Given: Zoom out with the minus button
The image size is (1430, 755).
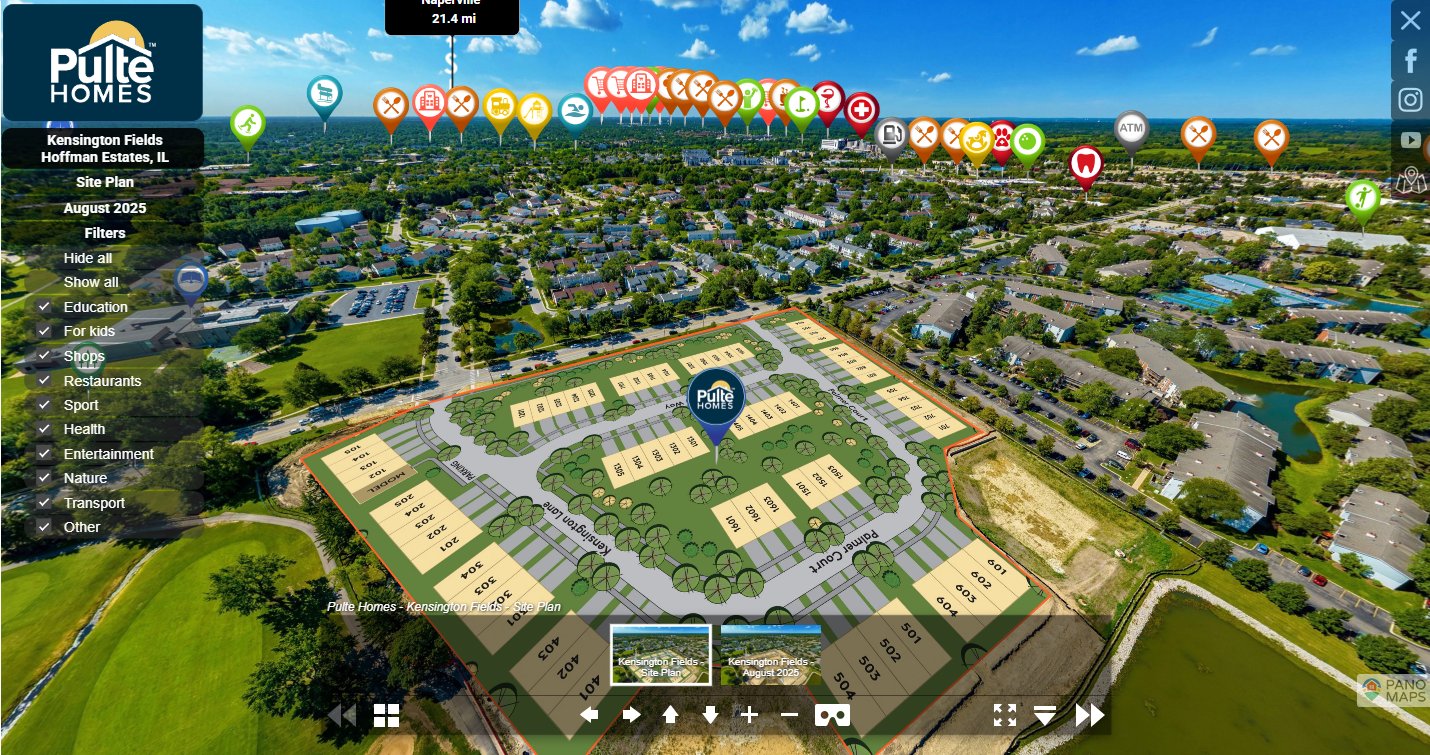Looking at the screenshot, I should coord(789,715).
